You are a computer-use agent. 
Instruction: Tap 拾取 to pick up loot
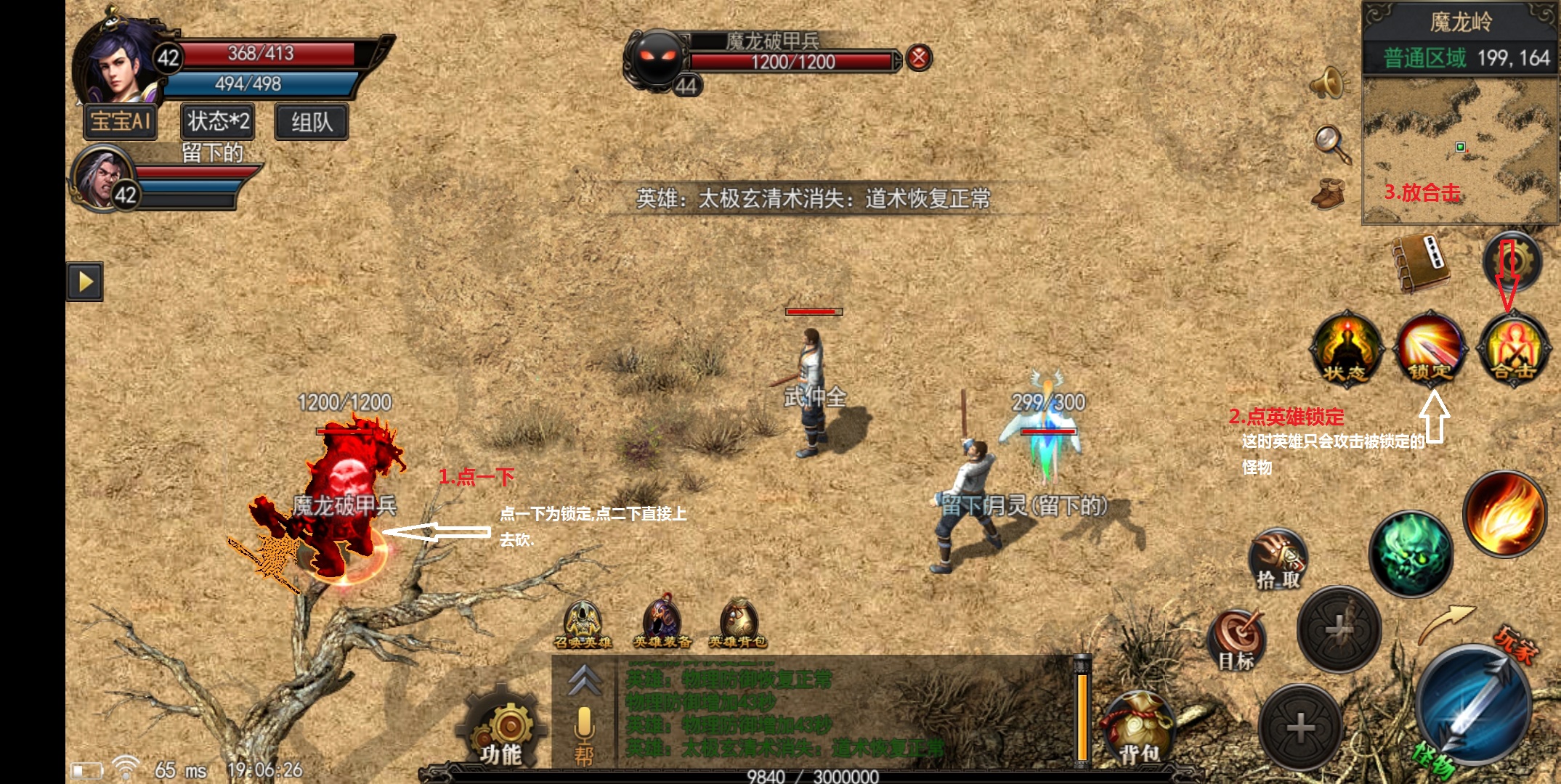[1278, 559]
